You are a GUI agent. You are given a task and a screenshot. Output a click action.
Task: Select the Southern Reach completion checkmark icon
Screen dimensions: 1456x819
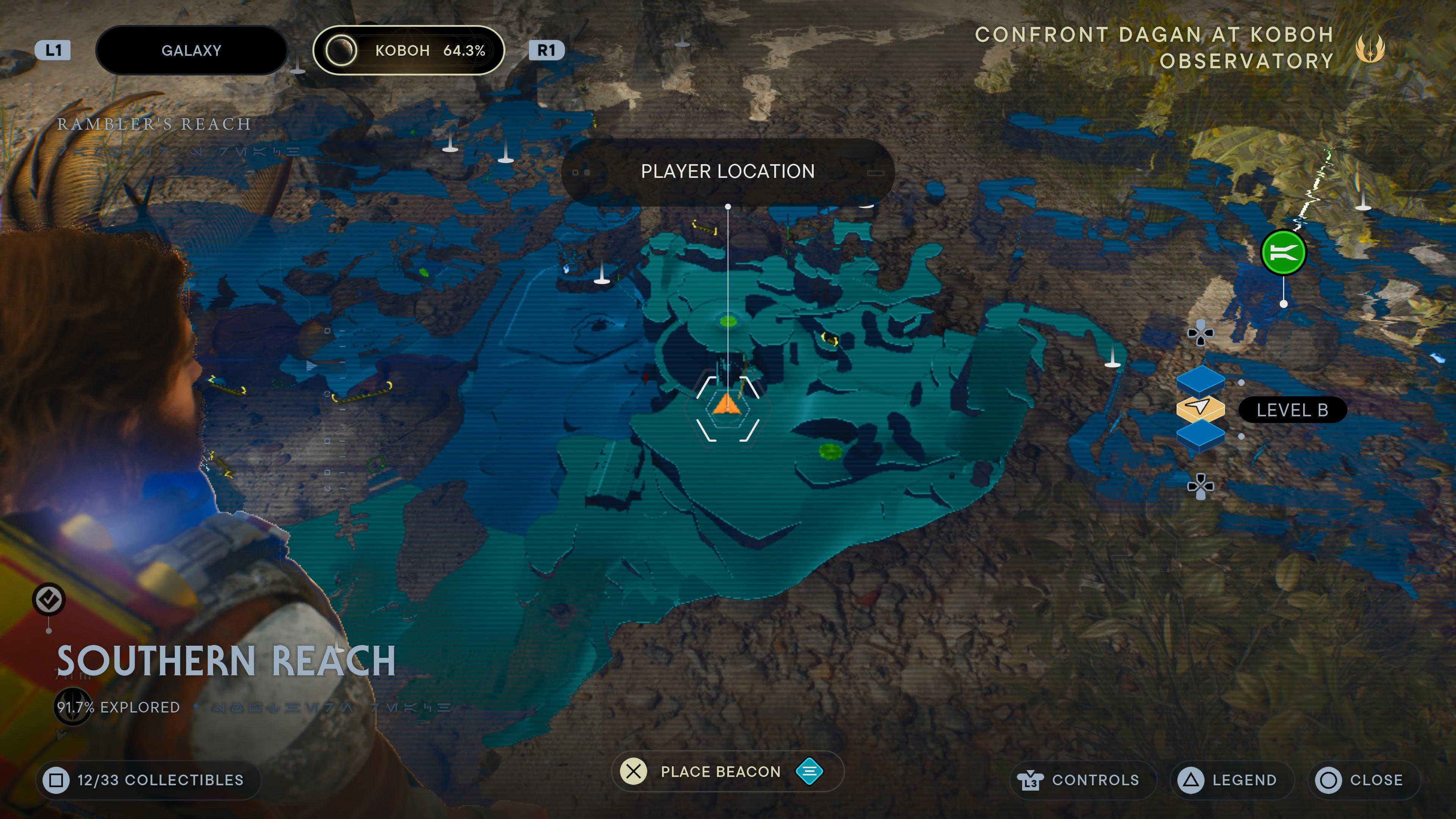pyautogui.click(x=49, y=600)
